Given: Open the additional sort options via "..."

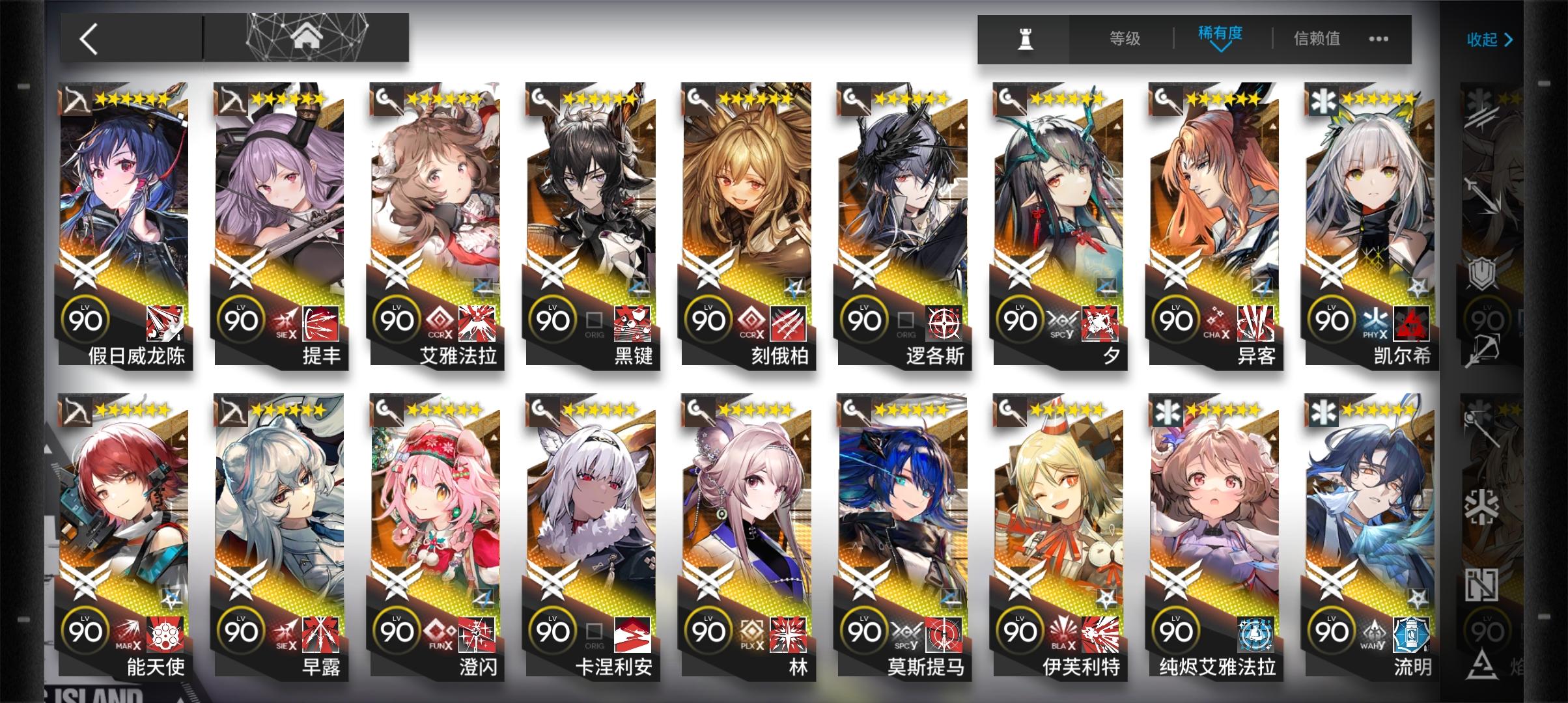Looking at the screenshot, I should pyautogui.click(x=1377, y=39).
